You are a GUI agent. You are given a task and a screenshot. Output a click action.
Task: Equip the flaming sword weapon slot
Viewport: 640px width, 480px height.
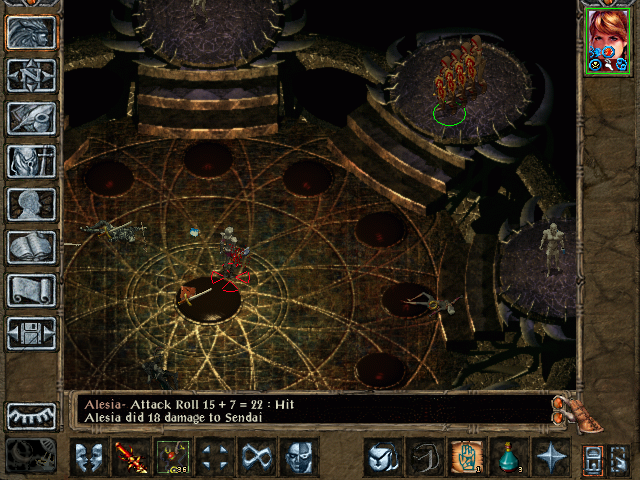pos(131,457)
